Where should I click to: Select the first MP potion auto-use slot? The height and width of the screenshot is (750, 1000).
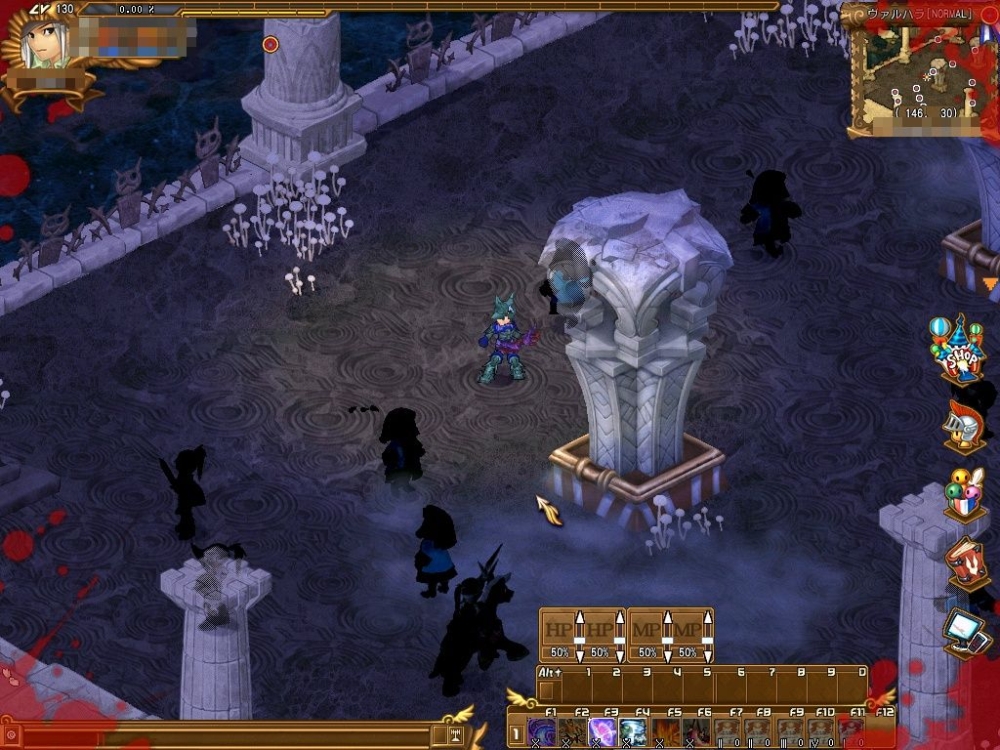pyautogui.click(x=647, y=634)
